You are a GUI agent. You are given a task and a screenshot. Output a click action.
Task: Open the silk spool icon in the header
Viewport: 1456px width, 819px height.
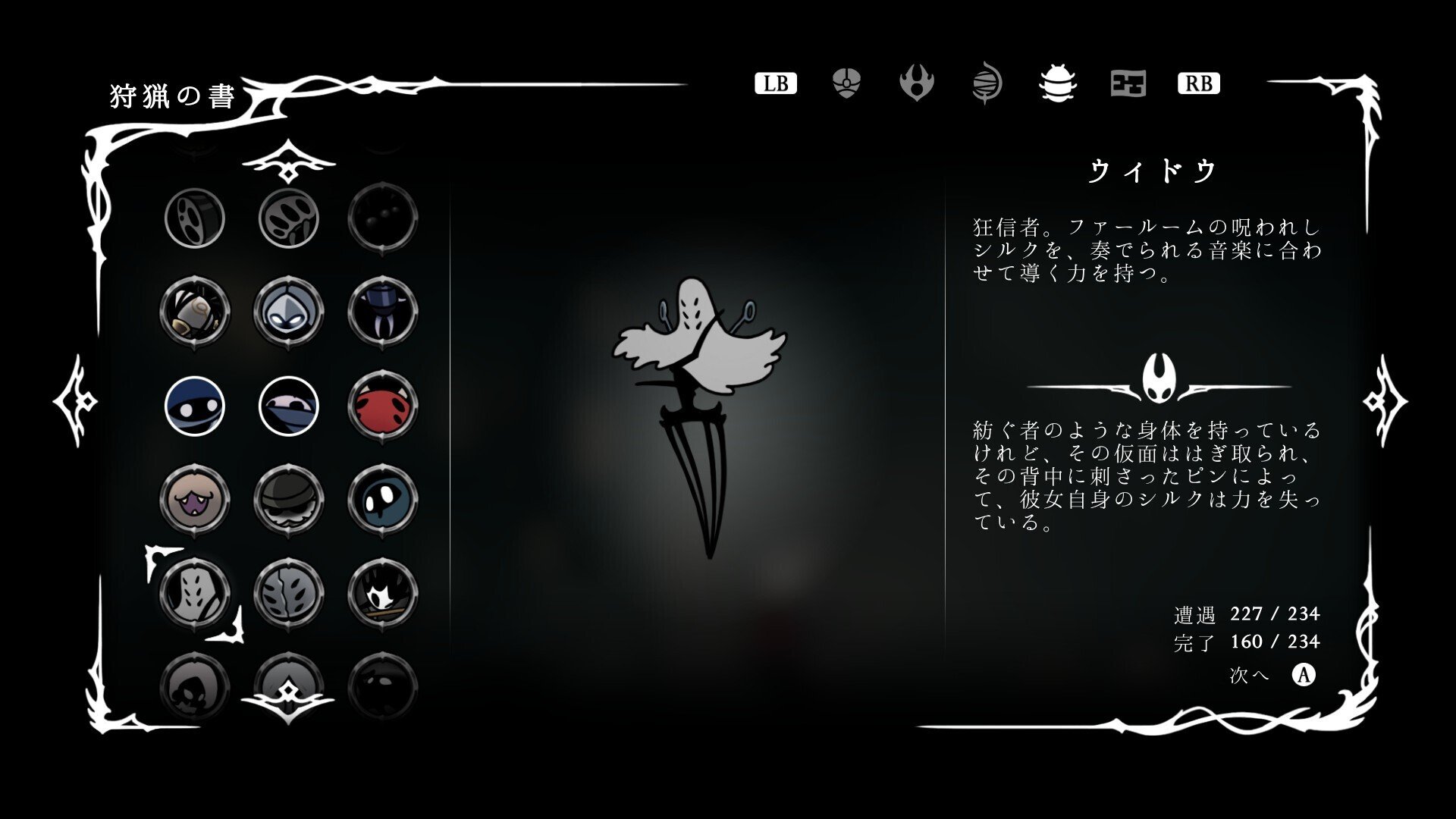click(x=987, y=84)
